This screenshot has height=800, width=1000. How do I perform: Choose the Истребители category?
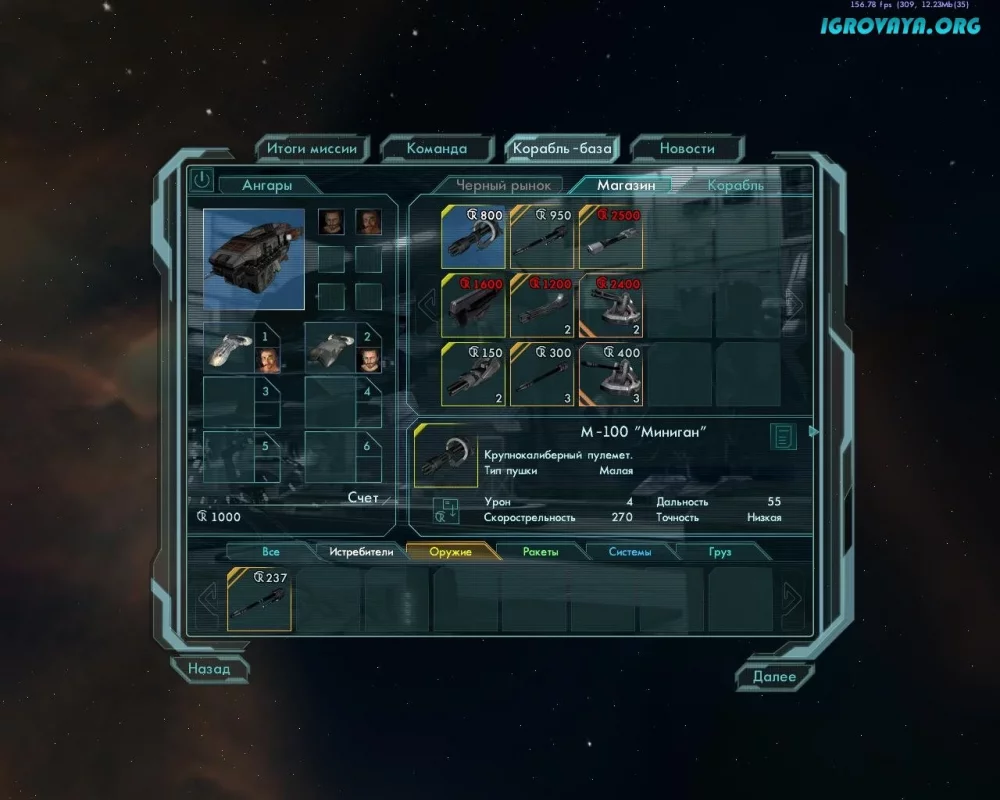[361, 552]
